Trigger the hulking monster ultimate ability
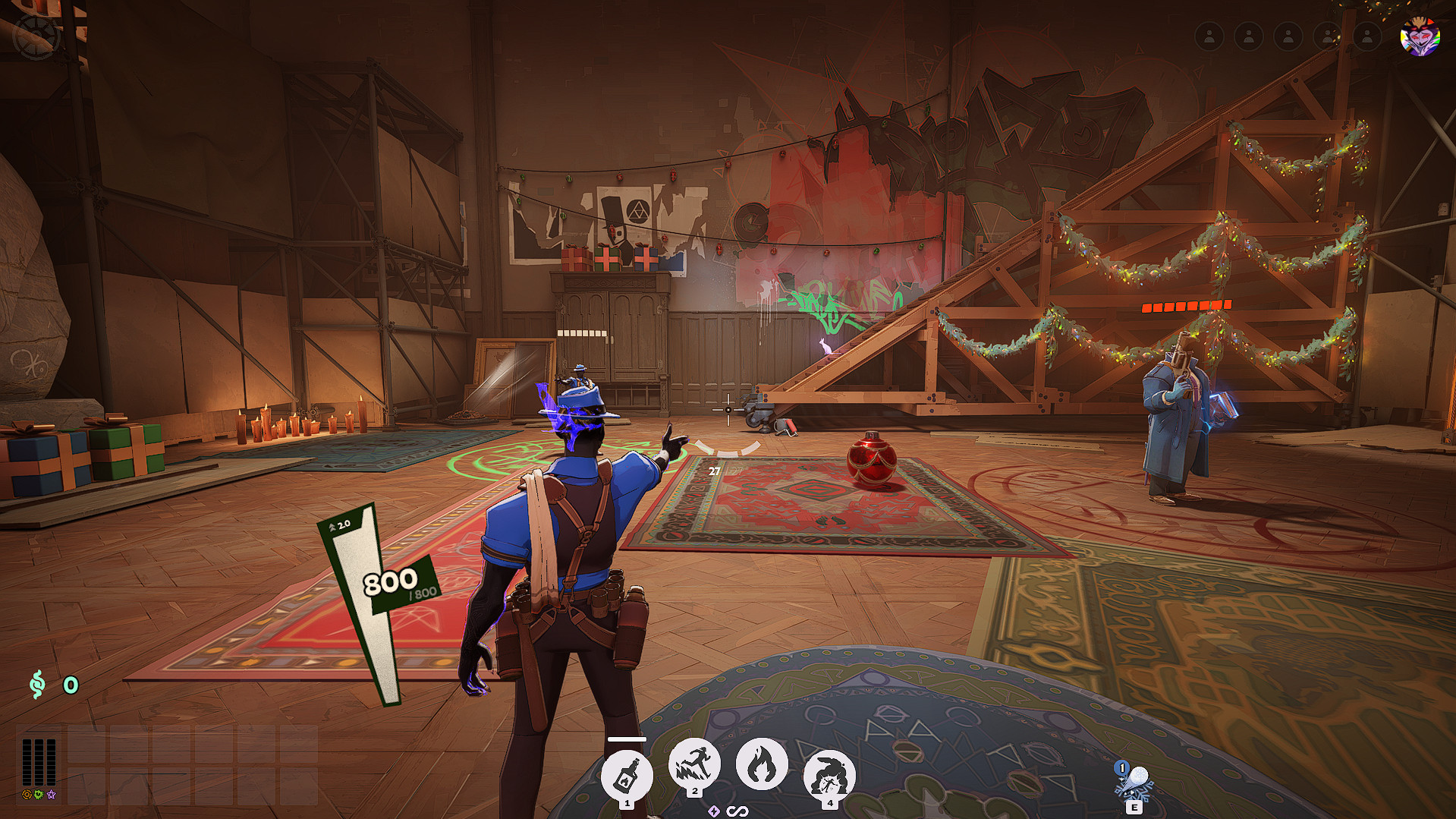1456x819 pixels. 829,776
